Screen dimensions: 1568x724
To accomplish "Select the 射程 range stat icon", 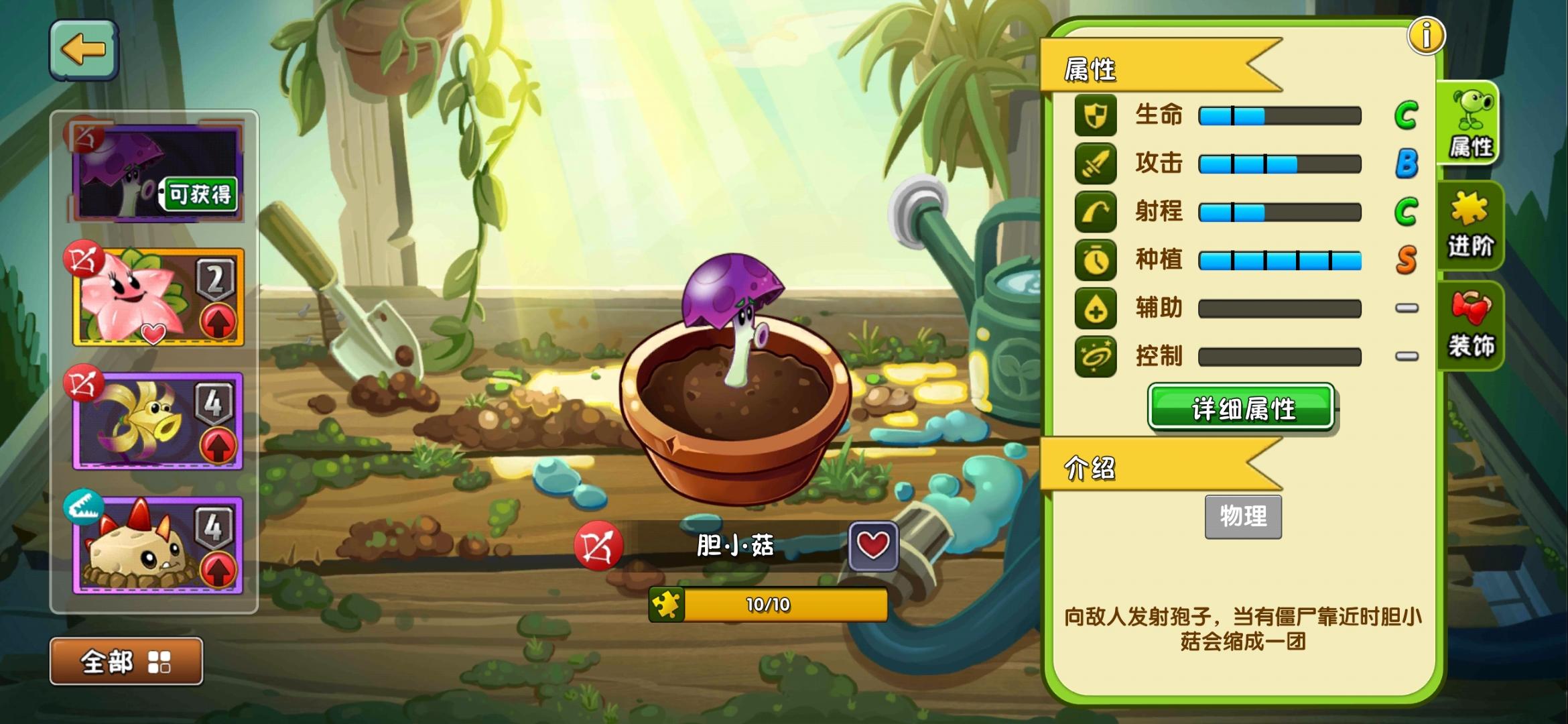I will 1095,211.
